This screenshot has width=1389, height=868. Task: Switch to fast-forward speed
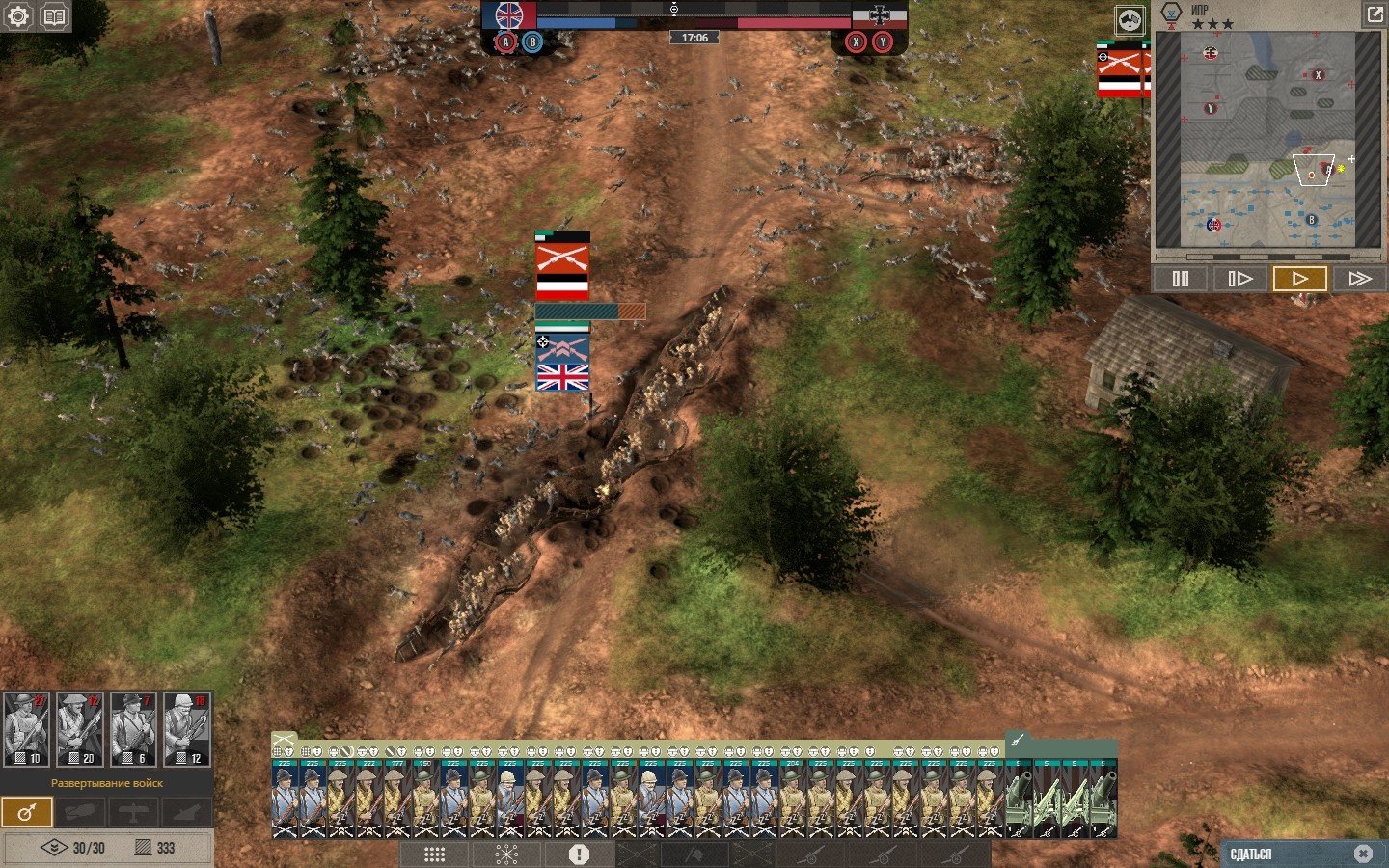tap(1359, 279)
